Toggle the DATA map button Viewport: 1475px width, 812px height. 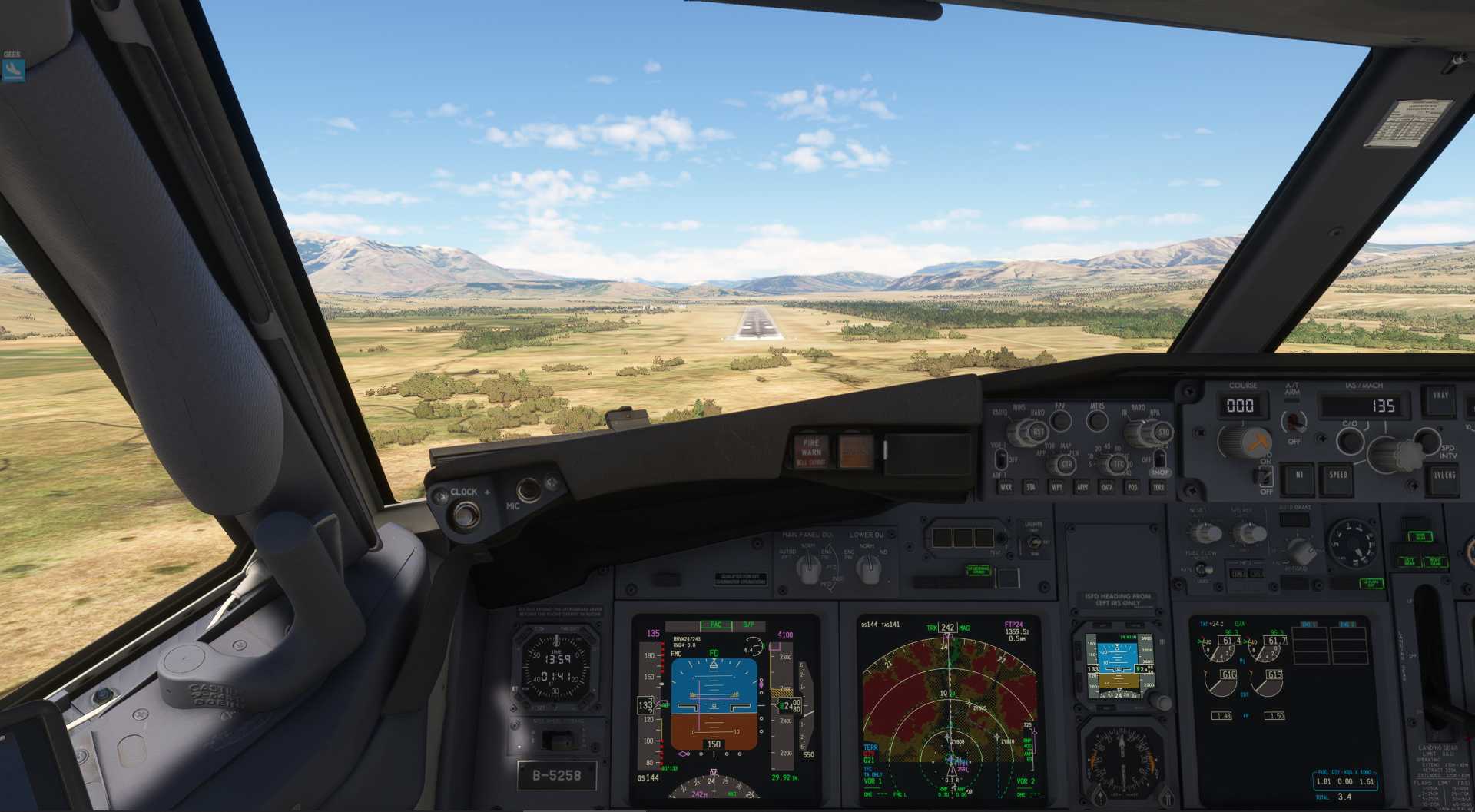tap(1107, 487)
